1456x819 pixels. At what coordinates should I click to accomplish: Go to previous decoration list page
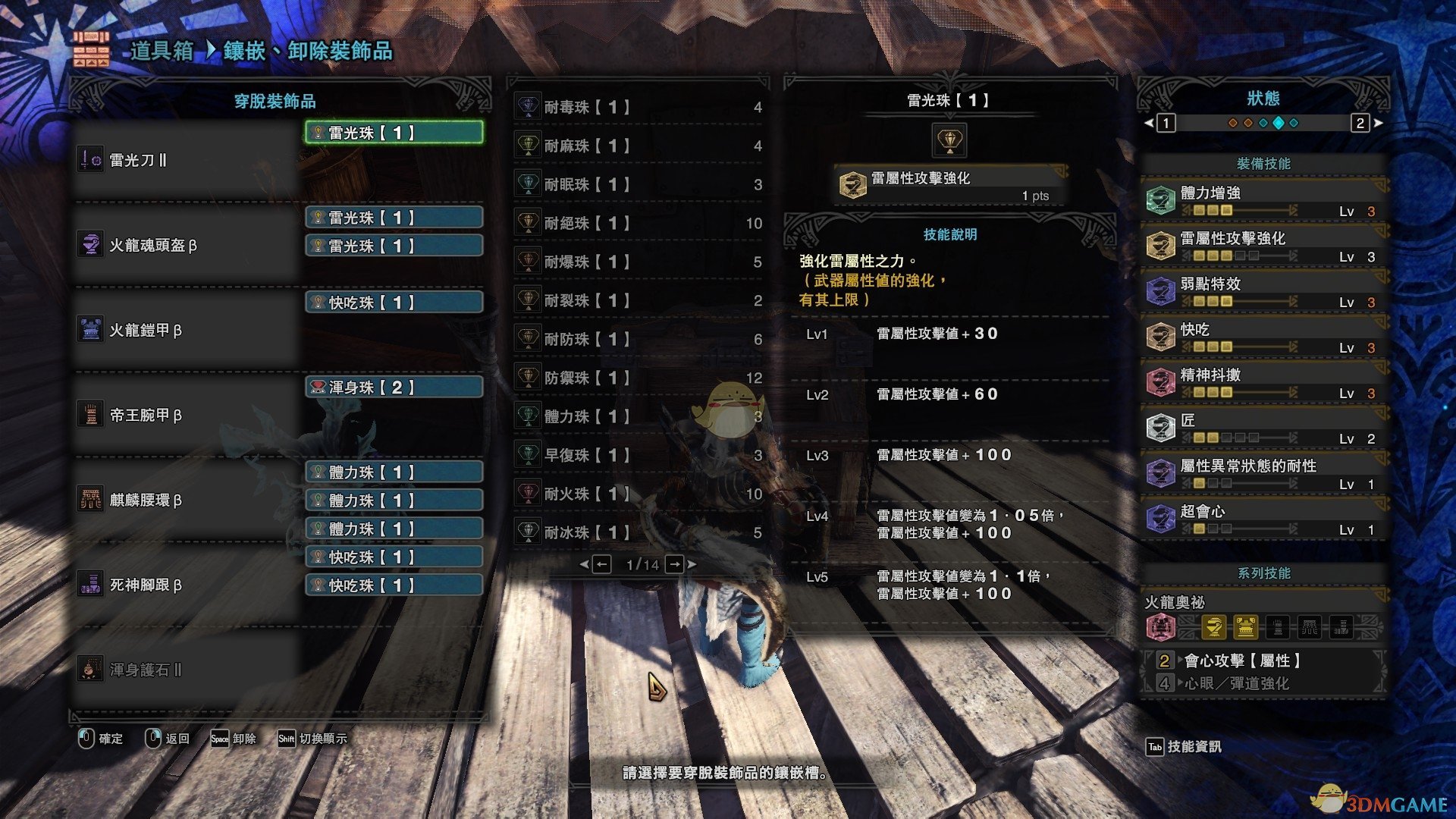coord(601,564)
